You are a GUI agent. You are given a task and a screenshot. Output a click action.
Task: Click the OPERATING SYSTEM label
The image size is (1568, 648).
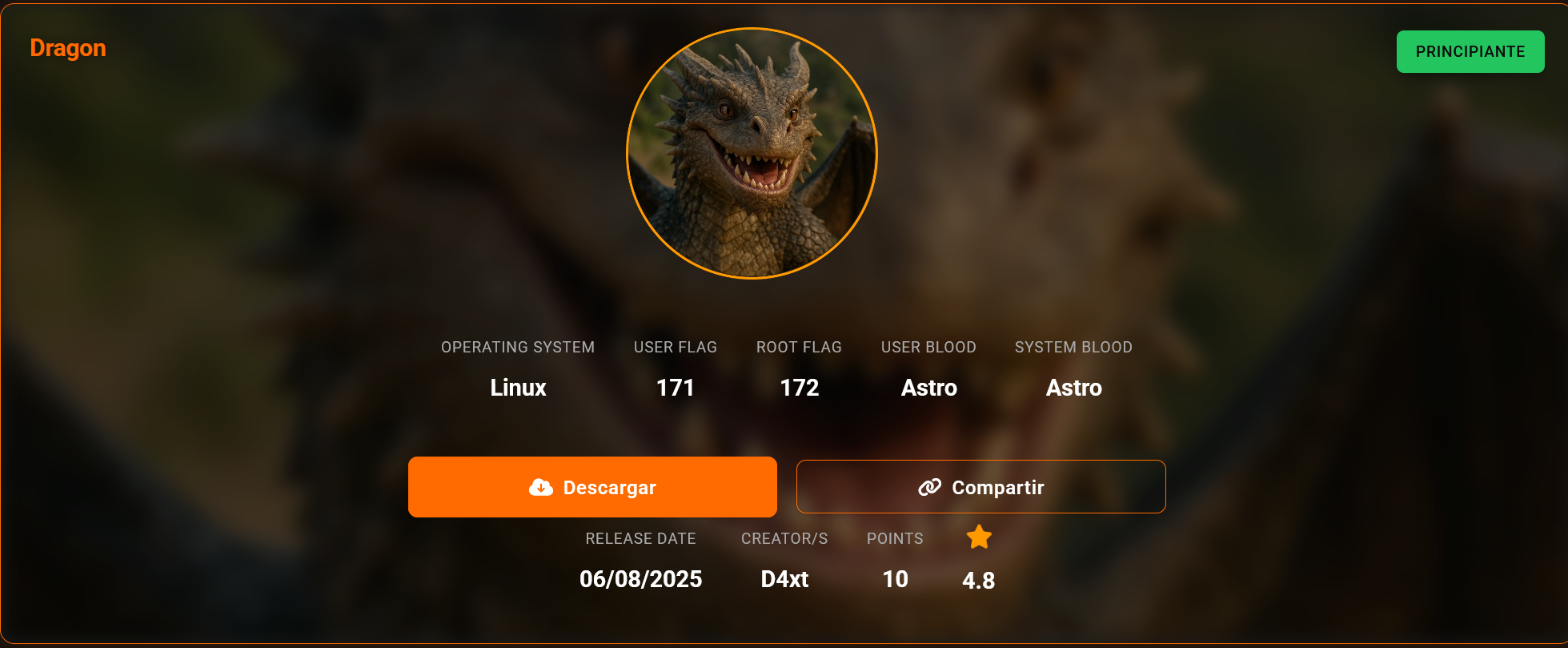click(x=517, y=347)
